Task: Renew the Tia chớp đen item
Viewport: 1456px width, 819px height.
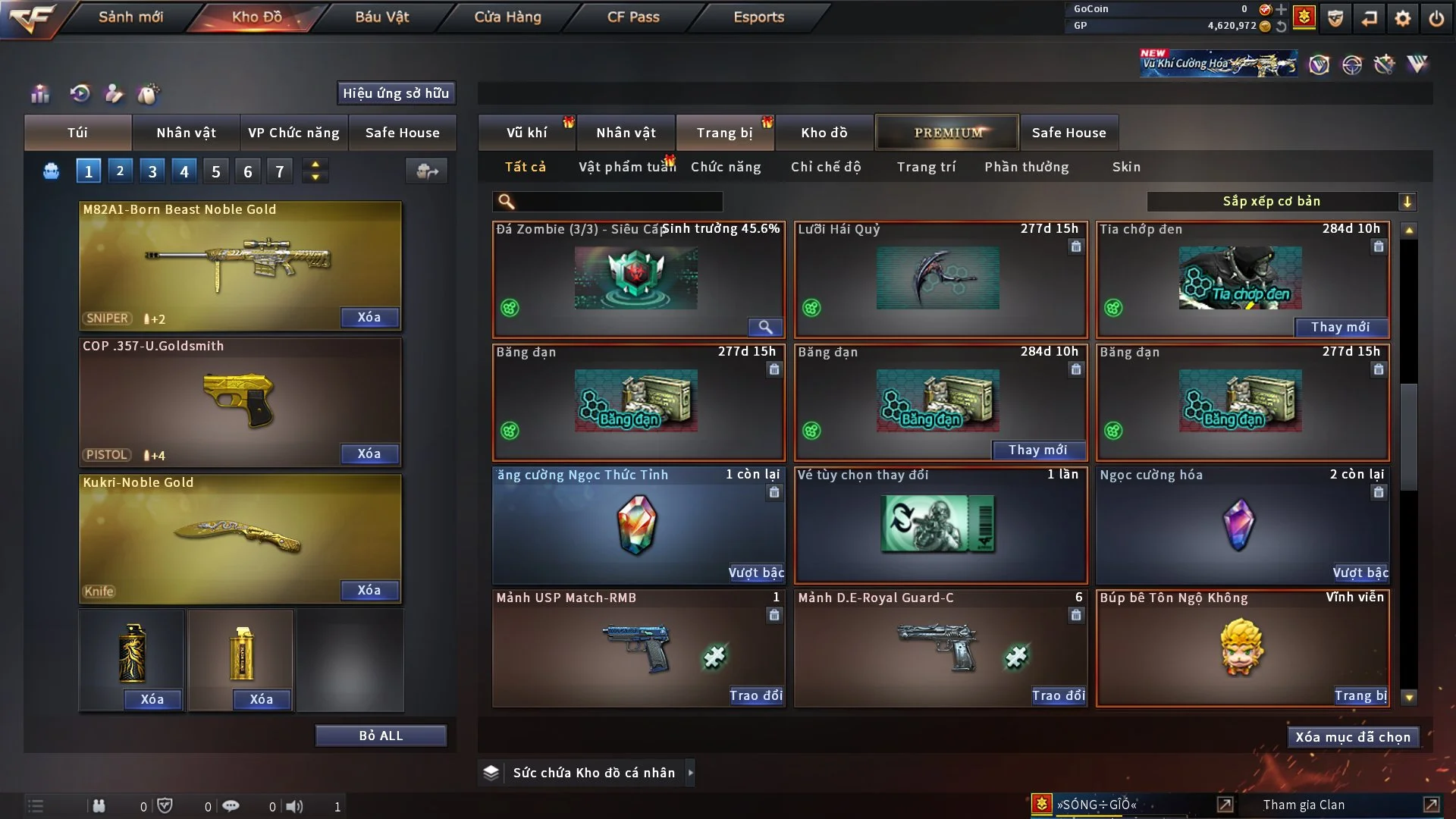Action: click(x=1340, y=327)
